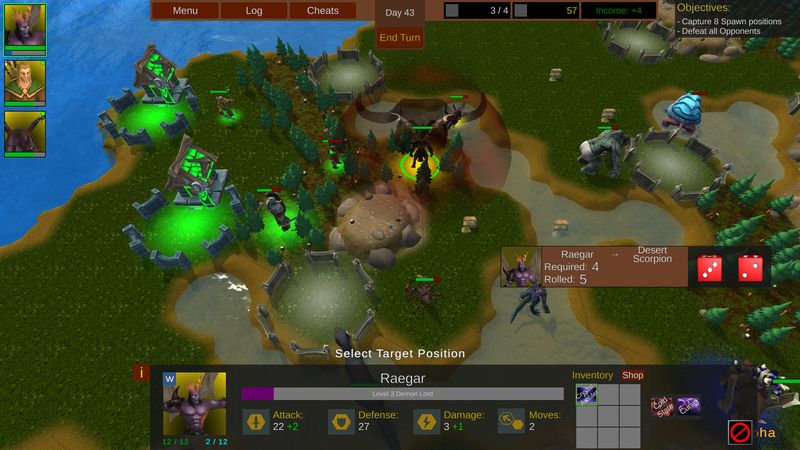
Task: Activate the Cold Slam ability
Action: [x=663, y=406]
